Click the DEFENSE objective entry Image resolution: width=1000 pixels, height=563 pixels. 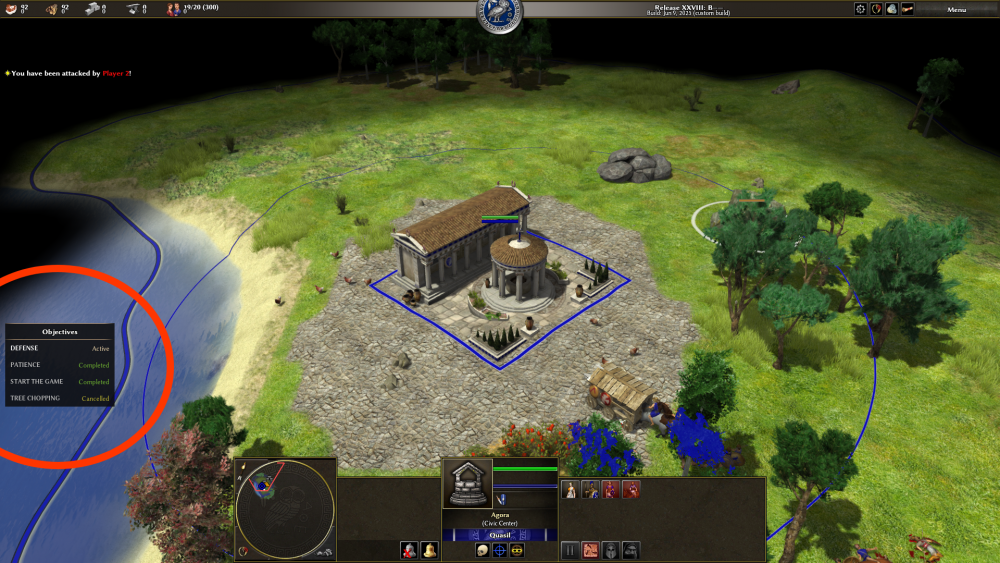click(26, 349)
